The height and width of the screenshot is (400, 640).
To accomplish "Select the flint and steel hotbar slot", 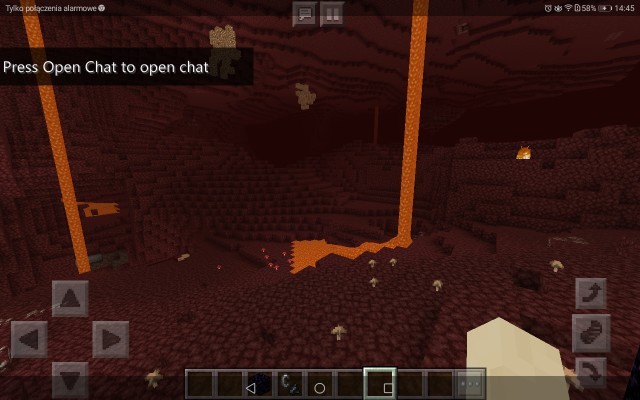I will [x=290, y=384].
